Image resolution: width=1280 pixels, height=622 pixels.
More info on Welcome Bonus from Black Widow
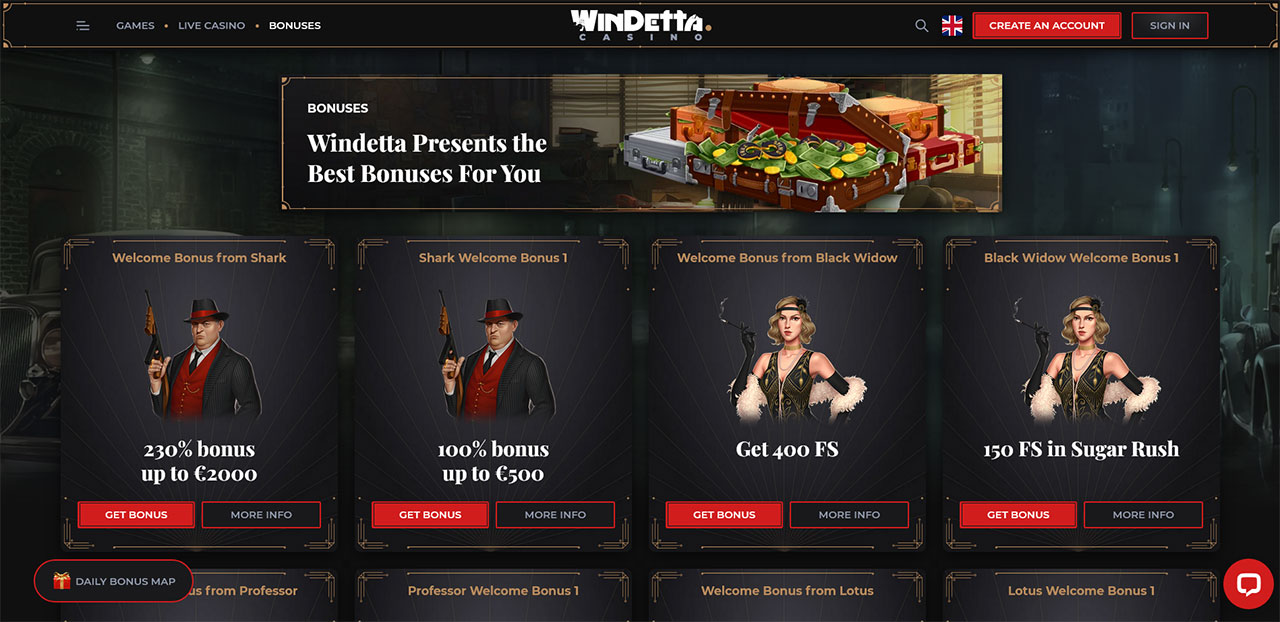click(849, 515)
